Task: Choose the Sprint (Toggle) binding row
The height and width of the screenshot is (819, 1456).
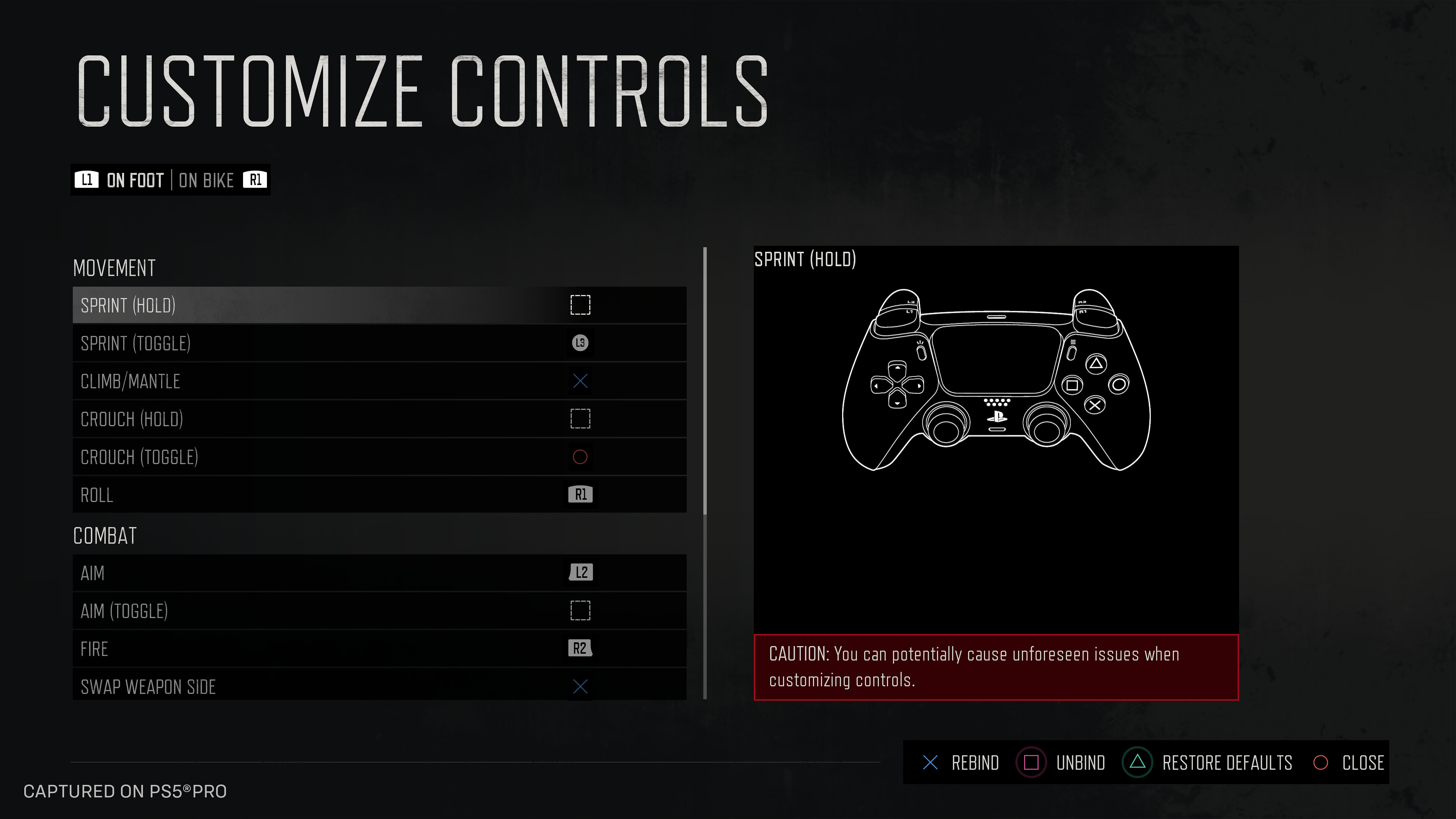Action: (x=379, y=343)
